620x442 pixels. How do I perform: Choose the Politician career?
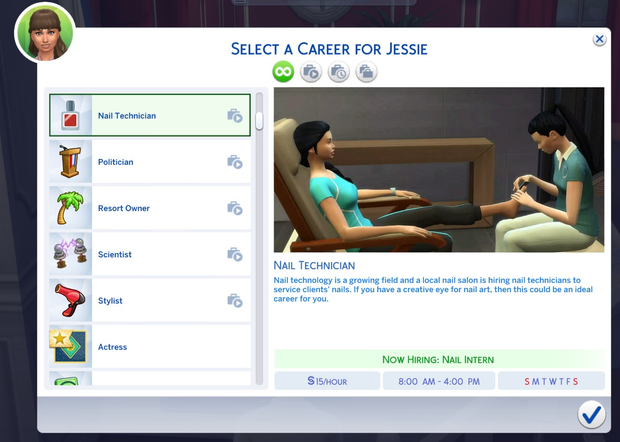click(x=149, y=162)
